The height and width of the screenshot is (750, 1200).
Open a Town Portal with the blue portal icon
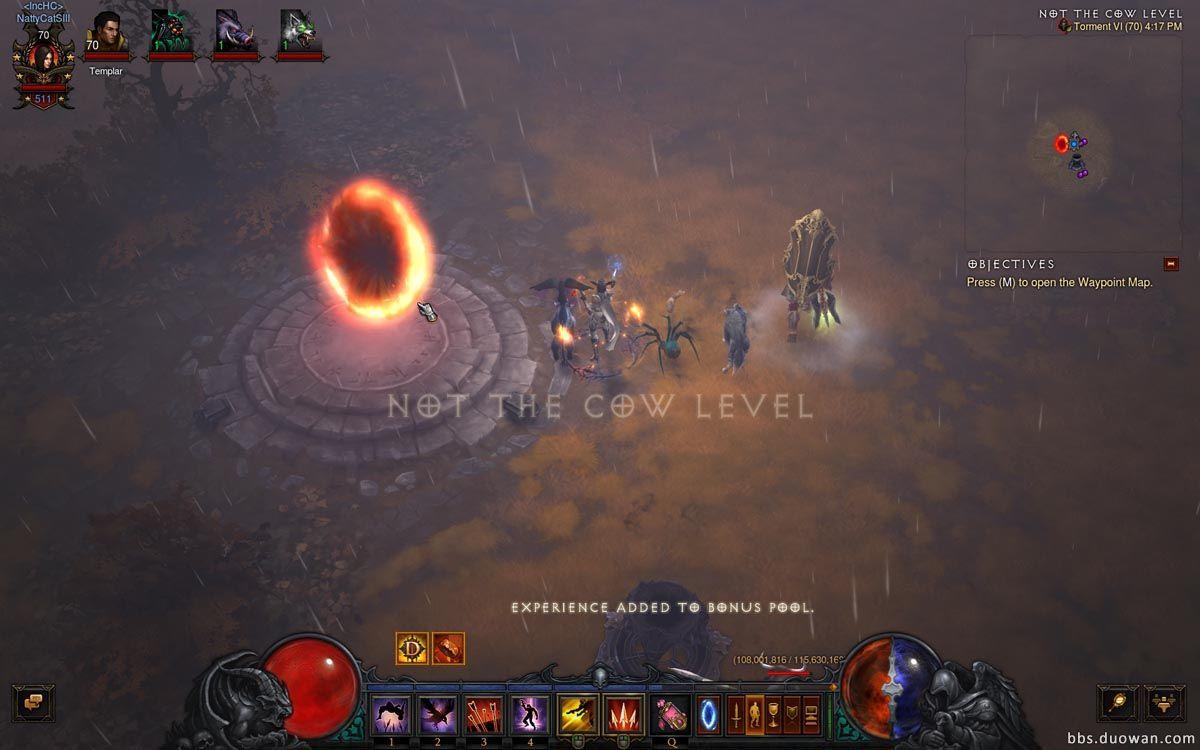point(708,714)
